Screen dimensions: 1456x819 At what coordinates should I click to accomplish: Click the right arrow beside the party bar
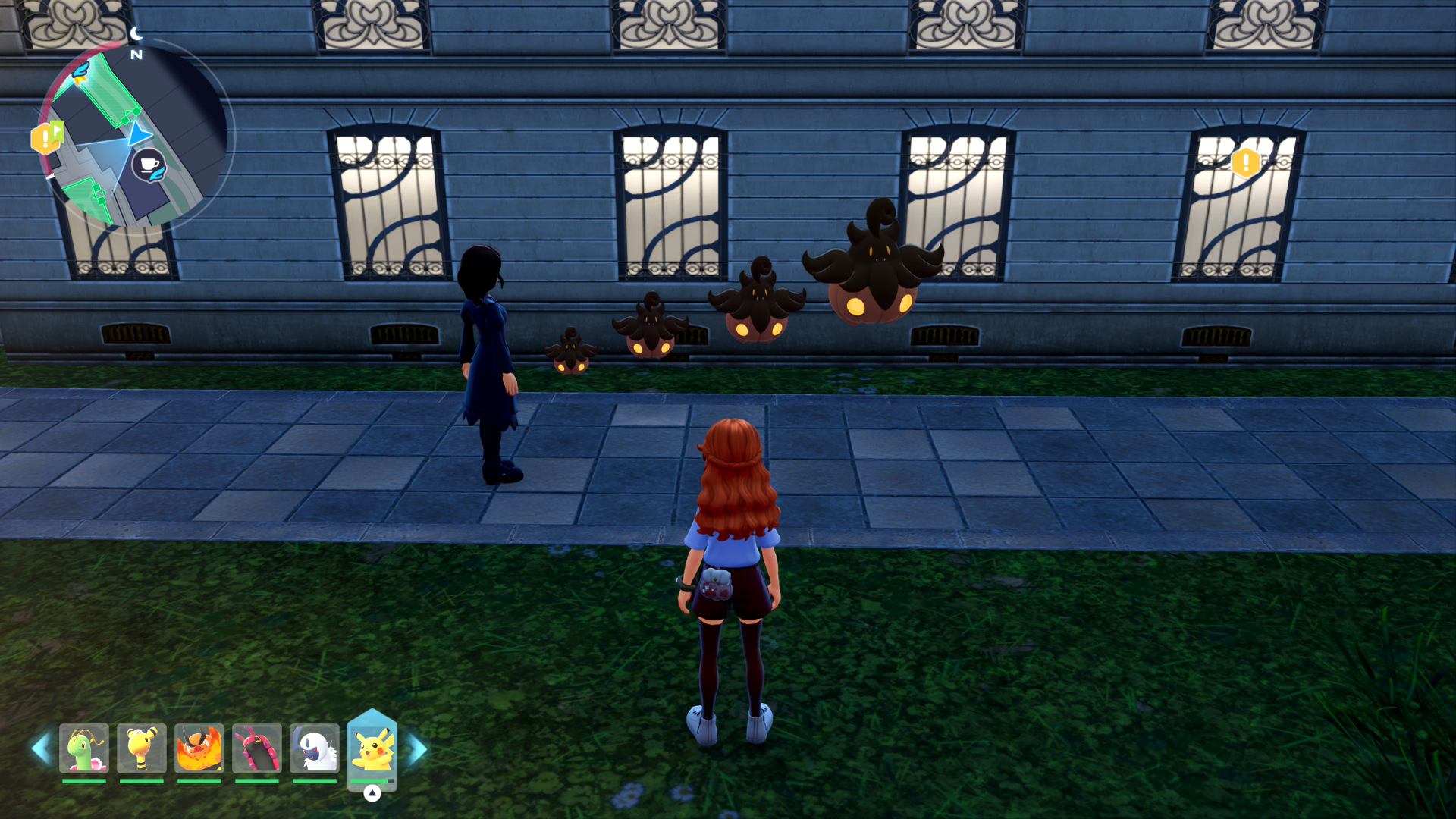pos(418,749)
